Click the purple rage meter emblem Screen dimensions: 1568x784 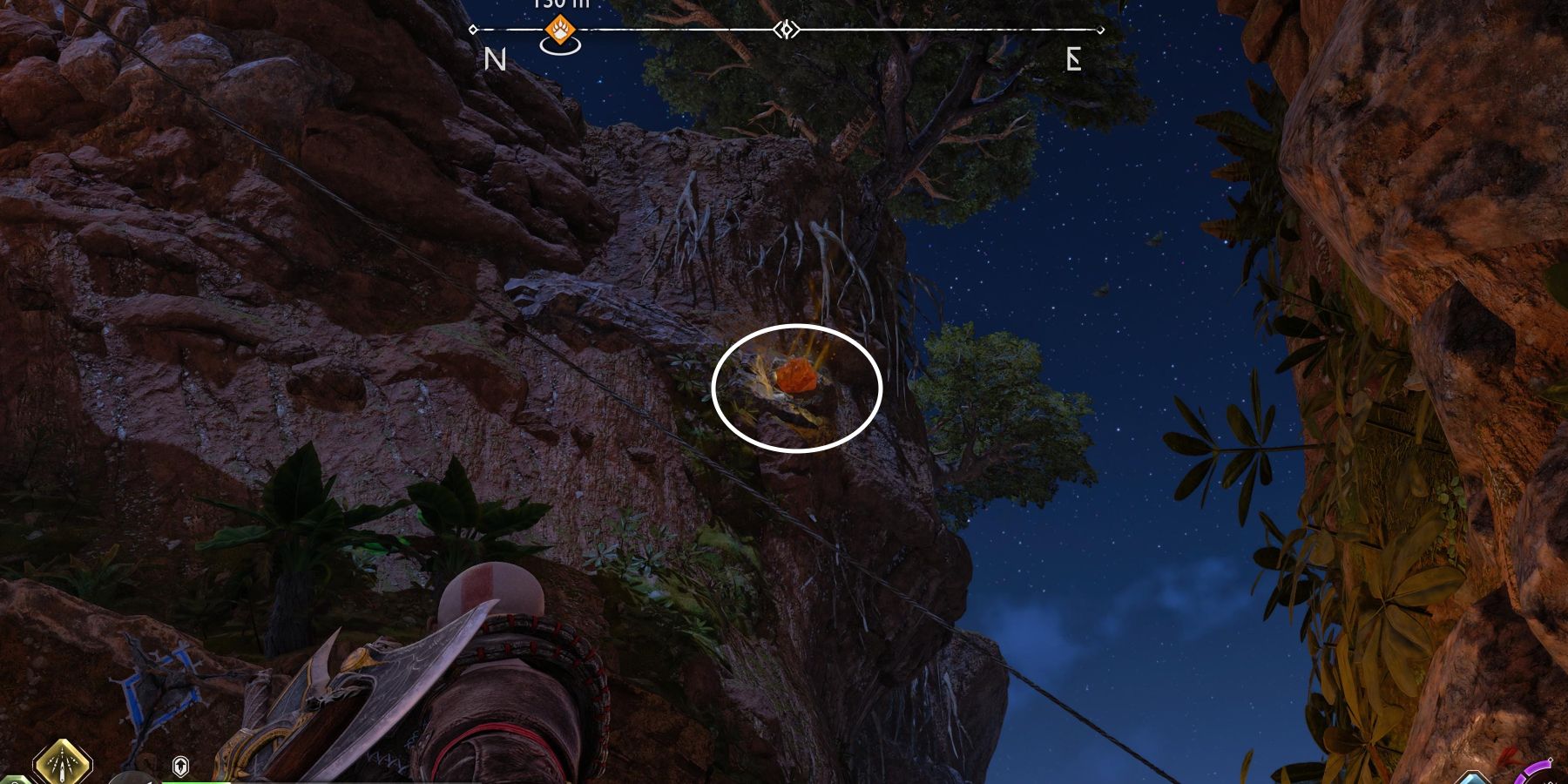(x=1538, y=769)
